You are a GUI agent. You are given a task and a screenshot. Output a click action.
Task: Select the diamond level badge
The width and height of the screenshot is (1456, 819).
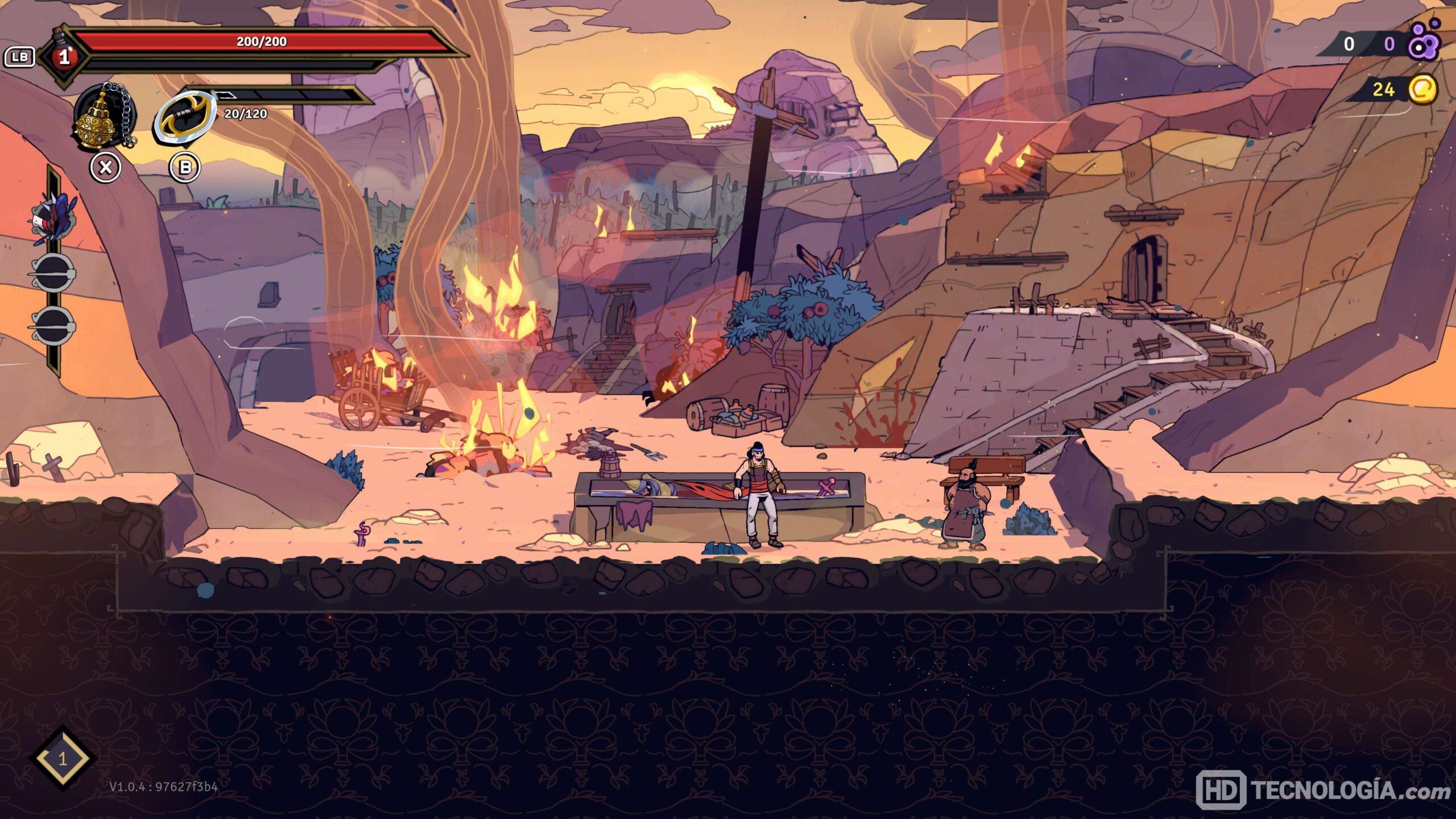63,758
